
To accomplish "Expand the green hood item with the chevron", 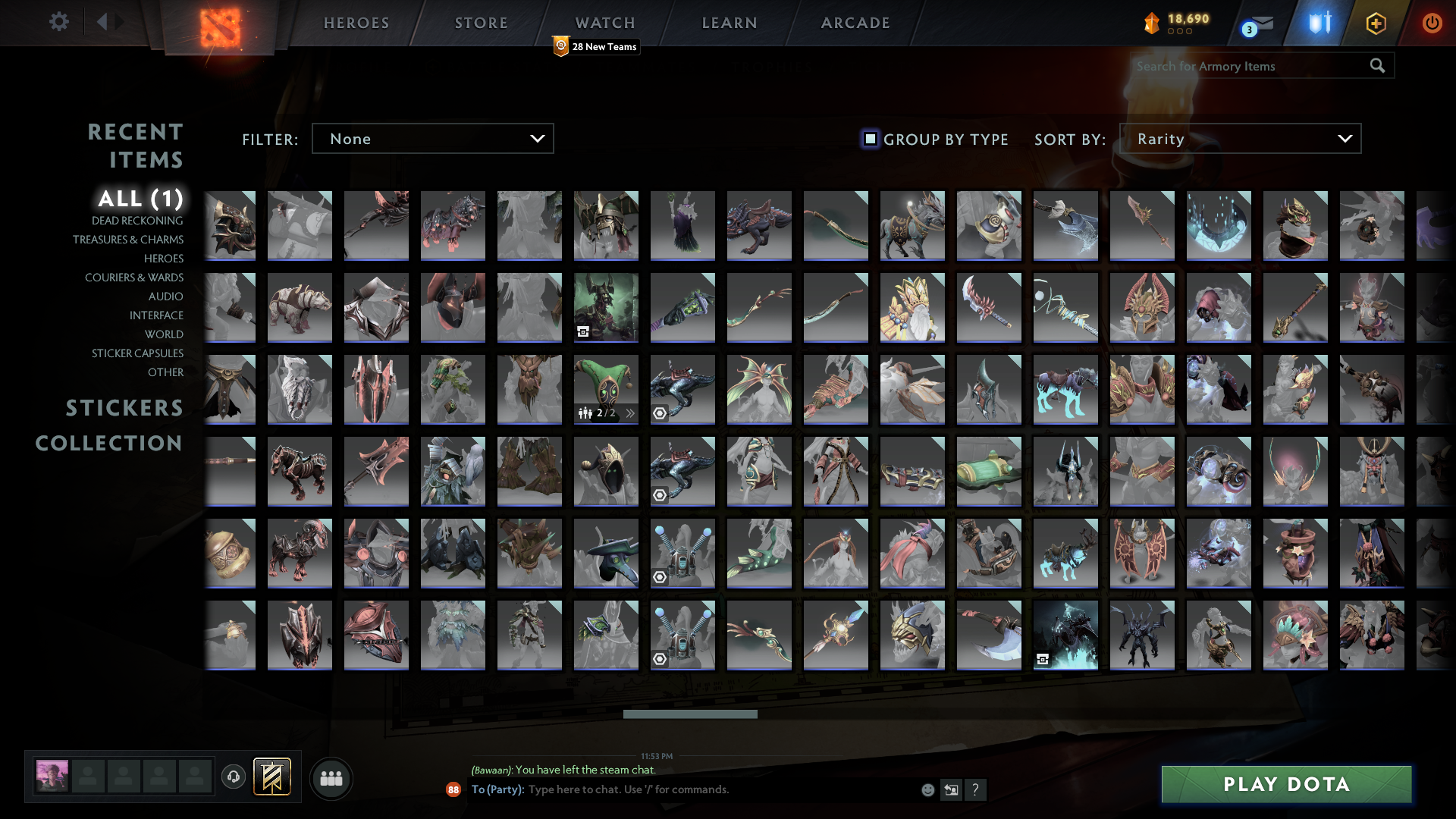I will pyautogui.click(x=629, y=413).
